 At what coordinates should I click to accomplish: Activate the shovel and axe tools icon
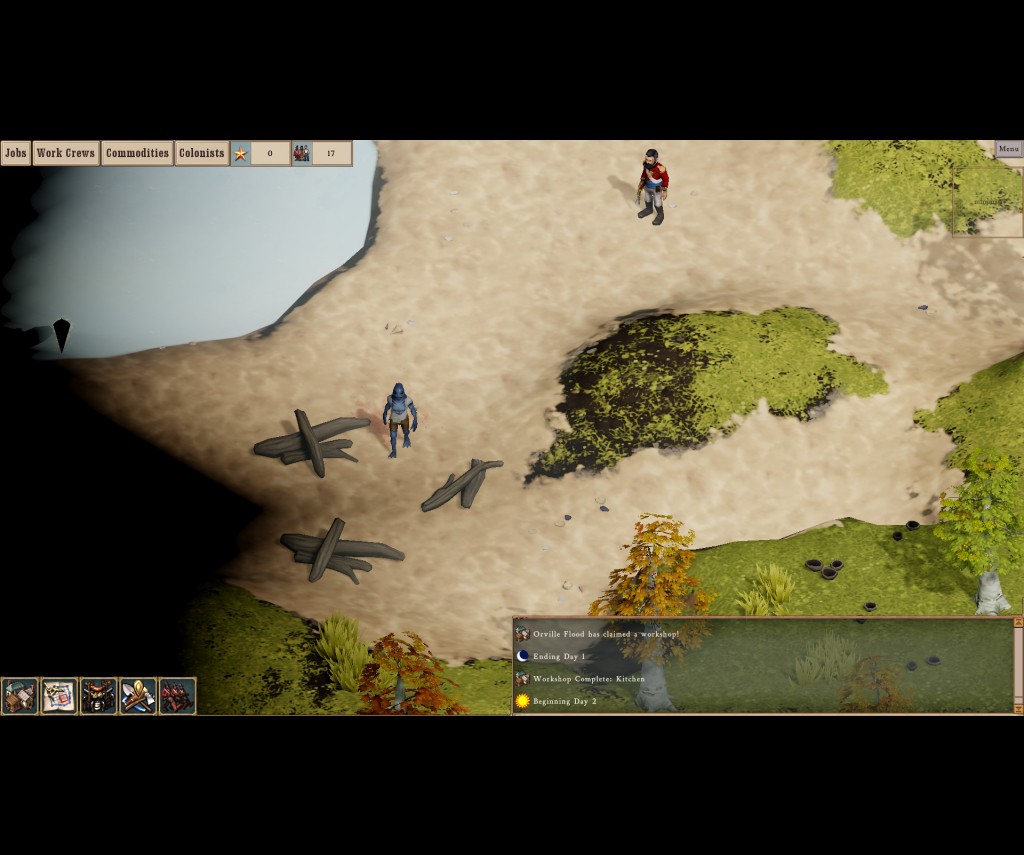[138, 696]
